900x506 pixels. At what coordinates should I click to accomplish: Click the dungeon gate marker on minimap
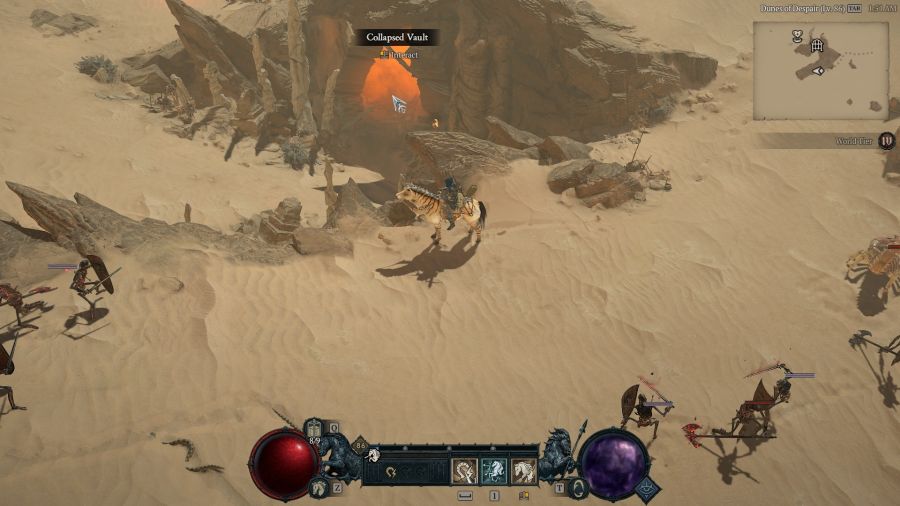tap(817, 46)
